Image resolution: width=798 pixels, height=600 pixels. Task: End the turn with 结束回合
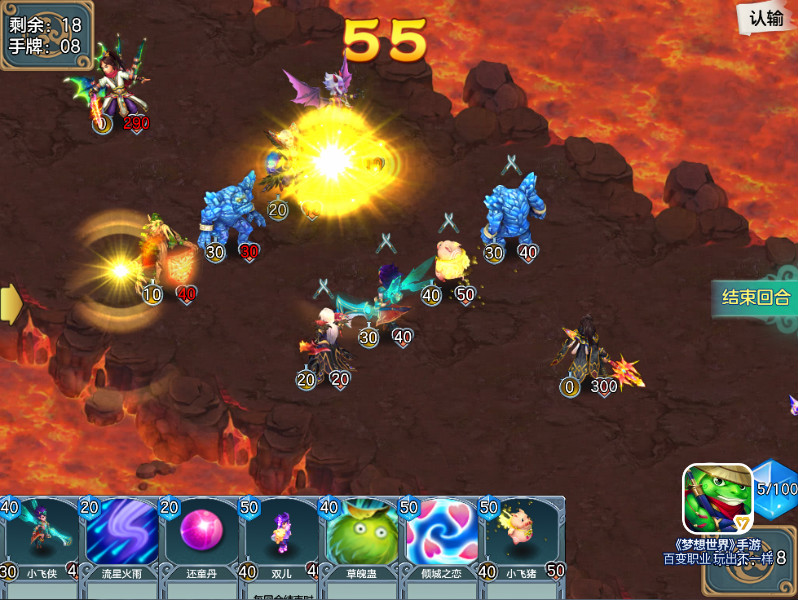755,297
